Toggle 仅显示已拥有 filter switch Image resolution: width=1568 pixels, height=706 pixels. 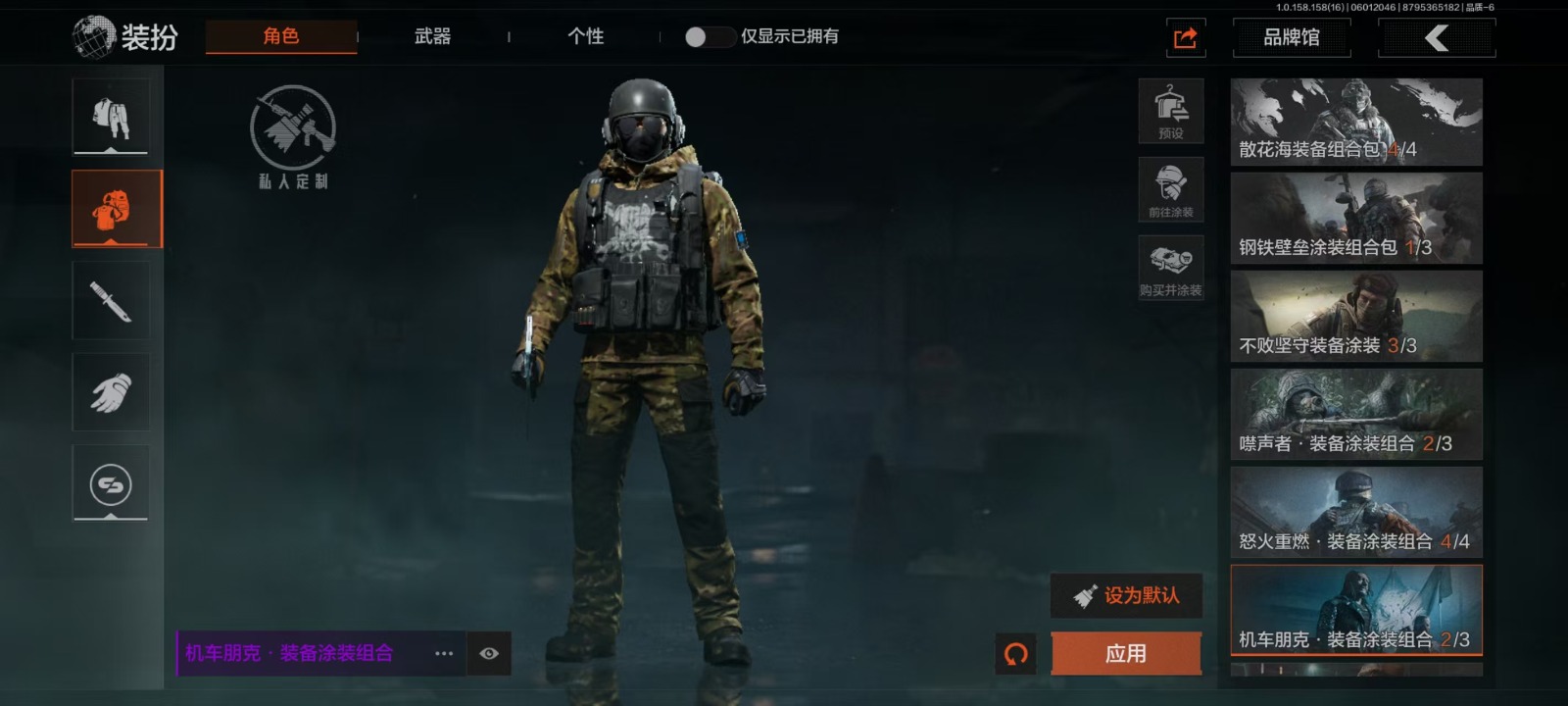pyautogui.click(x=710, y=37)
